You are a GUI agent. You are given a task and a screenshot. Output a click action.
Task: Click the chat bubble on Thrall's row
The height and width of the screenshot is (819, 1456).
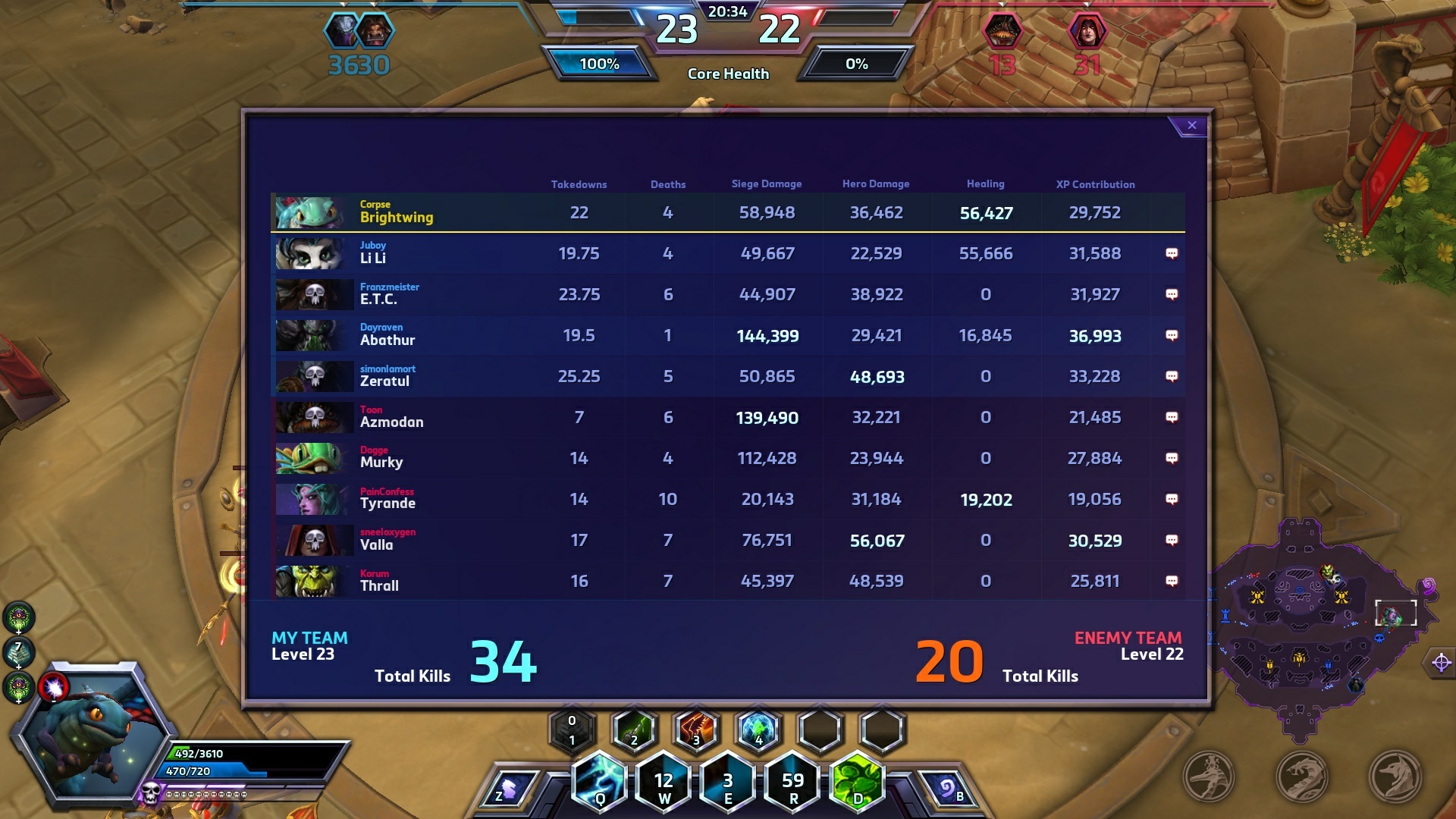(1172, 581)
